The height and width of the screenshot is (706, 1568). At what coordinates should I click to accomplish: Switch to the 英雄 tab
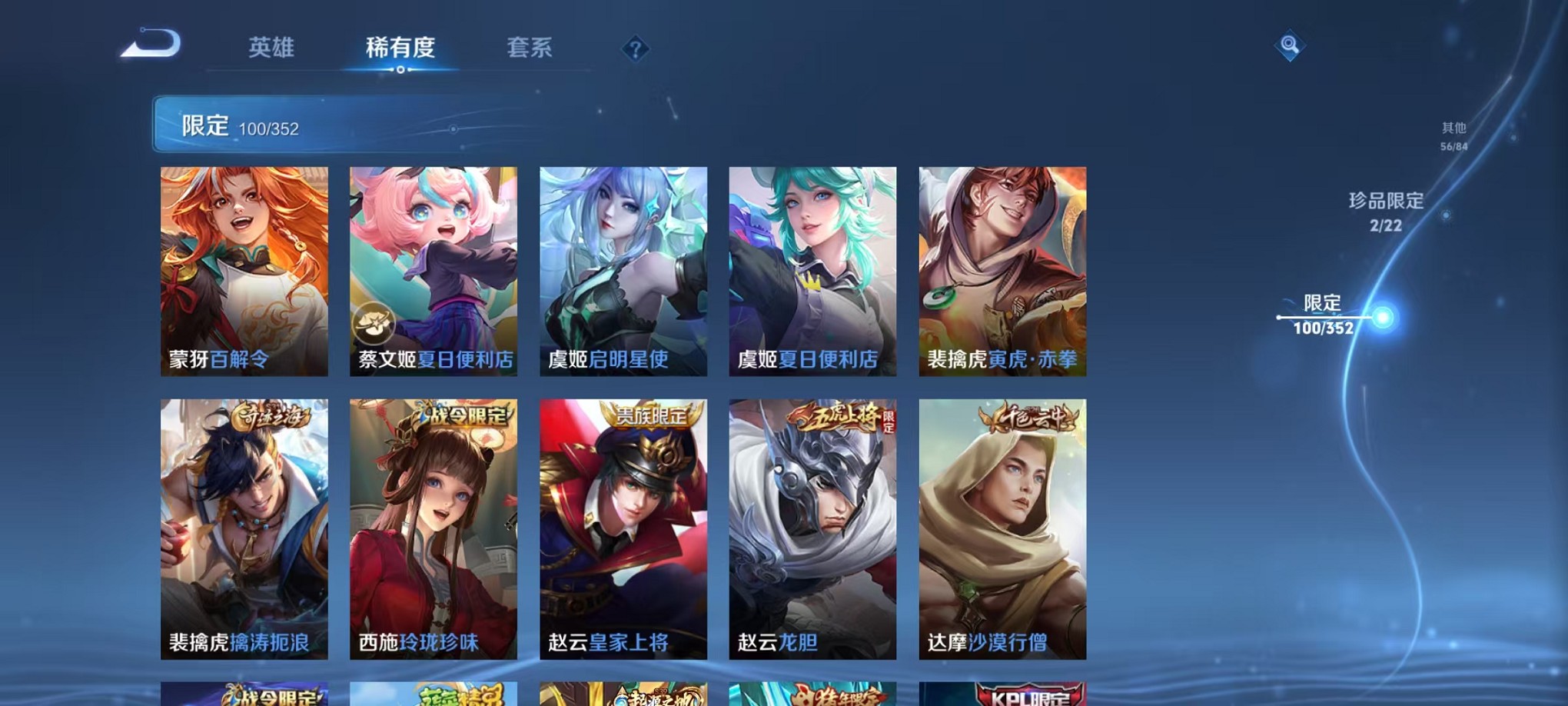[273, 48]
